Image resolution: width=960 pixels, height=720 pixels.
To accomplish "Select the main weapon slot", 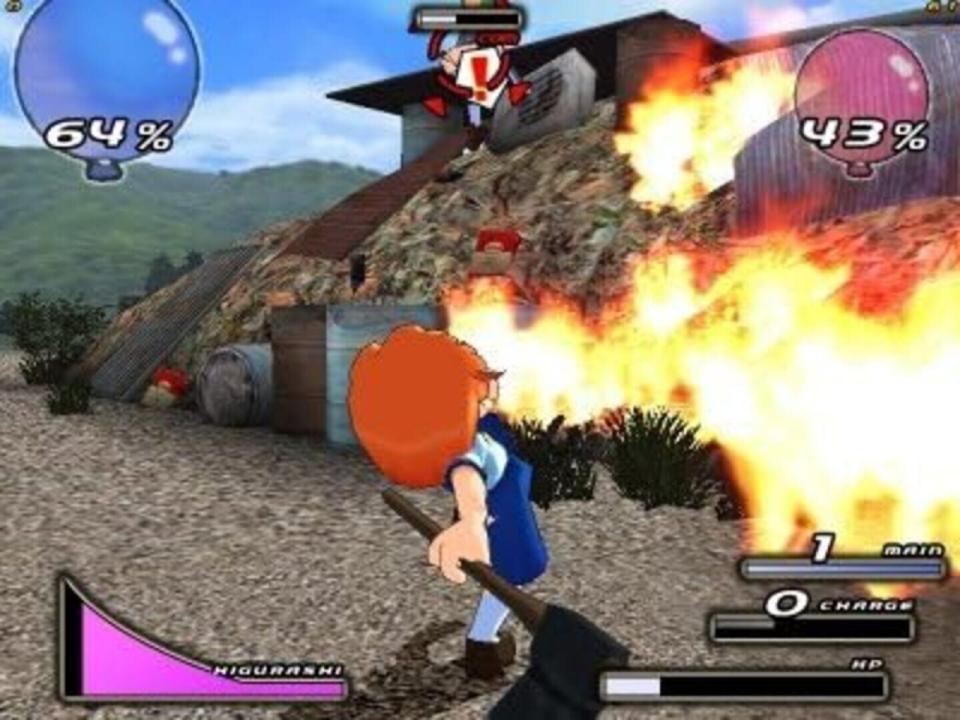I will (842, 564).
